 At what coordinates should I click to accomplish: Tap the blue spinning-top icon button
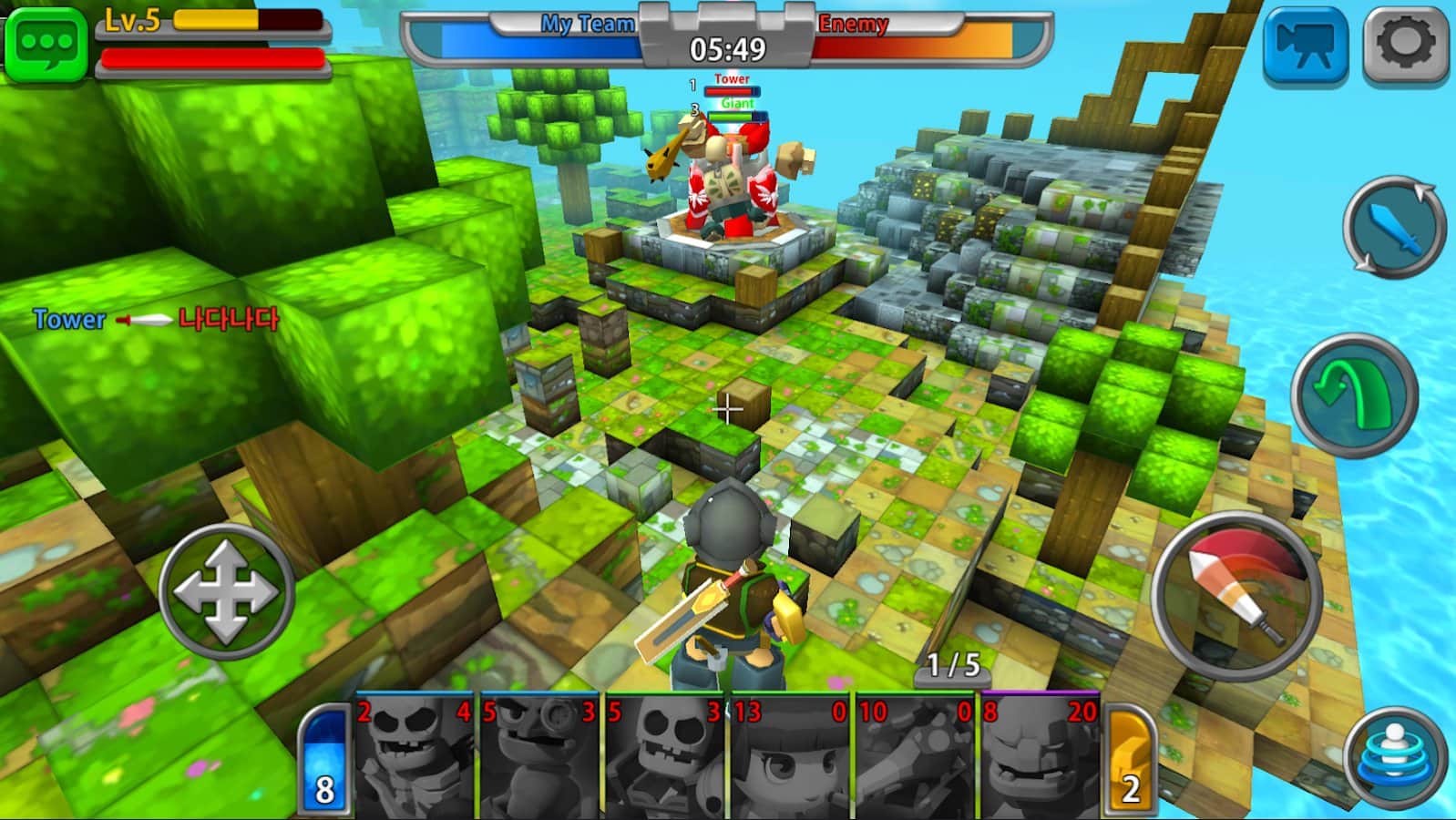[x=1394, y=758]
